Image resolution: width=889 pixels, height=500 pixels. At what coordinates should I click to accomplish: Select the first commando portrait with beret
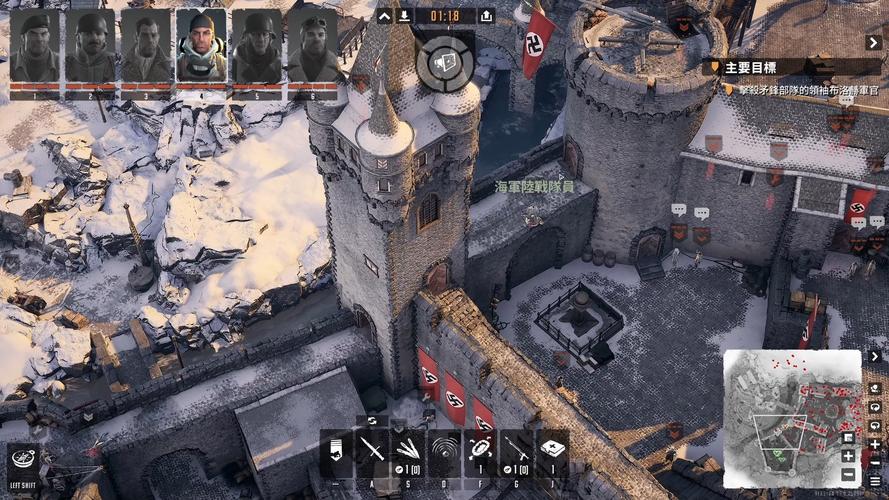click(x=34, y=46)
